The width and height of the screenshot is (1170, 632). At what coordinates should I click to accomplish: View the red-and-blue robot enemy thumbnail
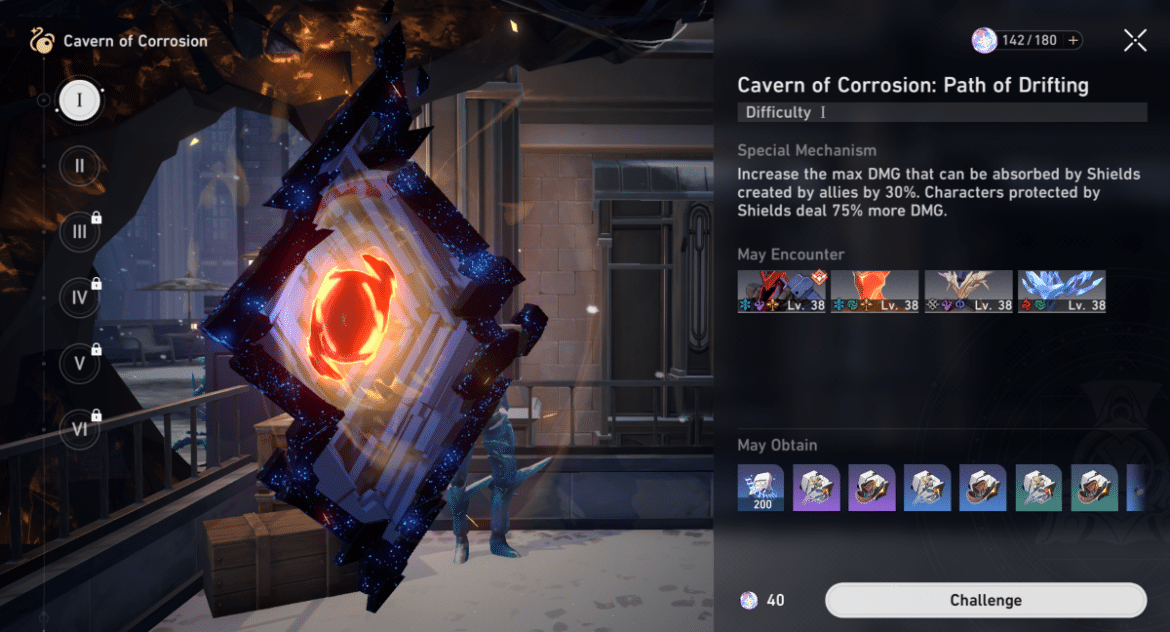(x=782, y=291)
